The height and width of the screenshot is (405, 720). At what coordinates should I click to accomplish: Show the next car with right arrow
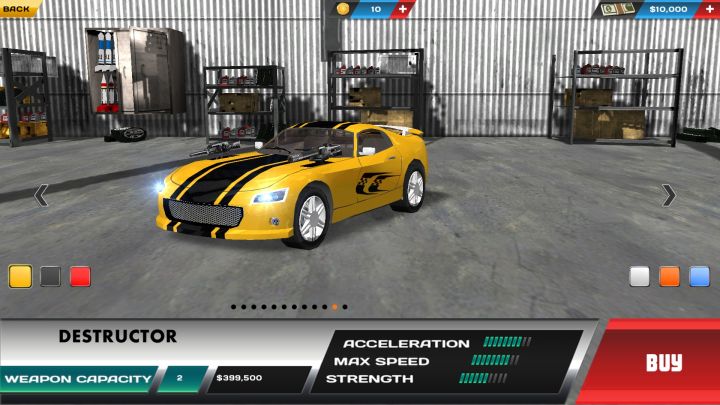coord(669,195)
